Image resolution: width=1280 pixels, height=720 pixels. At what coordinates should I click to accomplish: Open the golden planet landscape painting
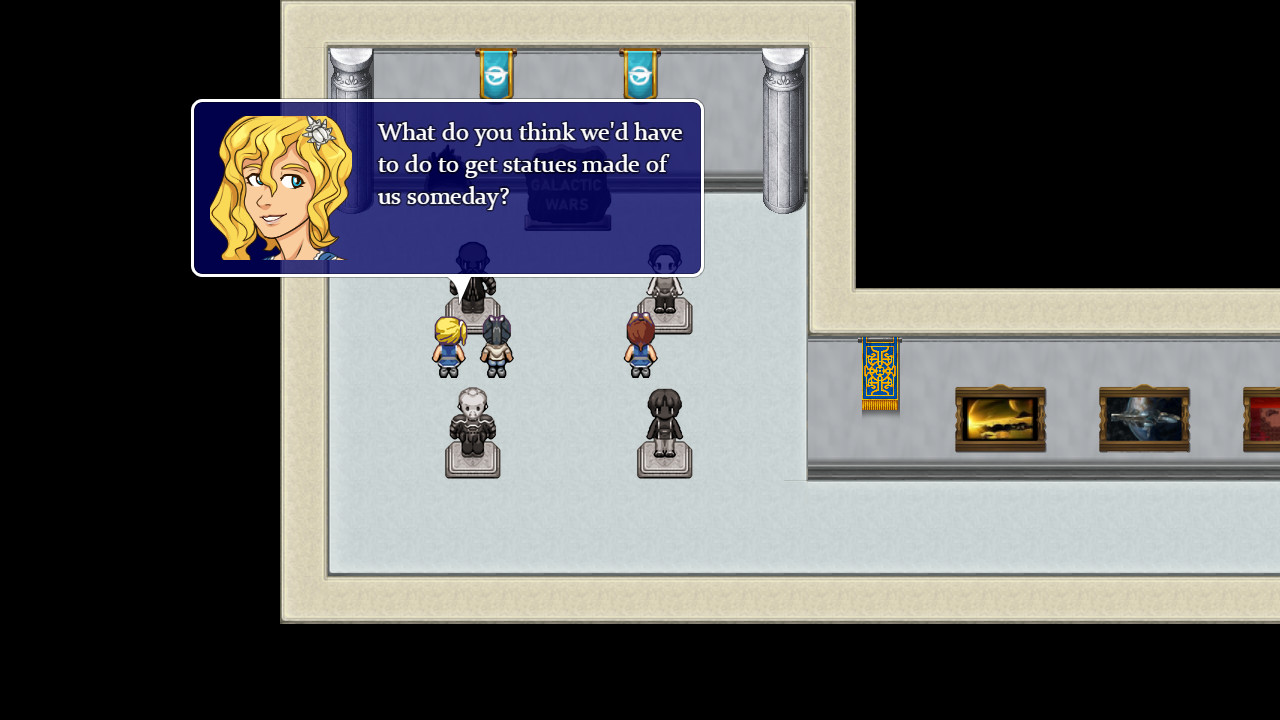click(1000, 419)
